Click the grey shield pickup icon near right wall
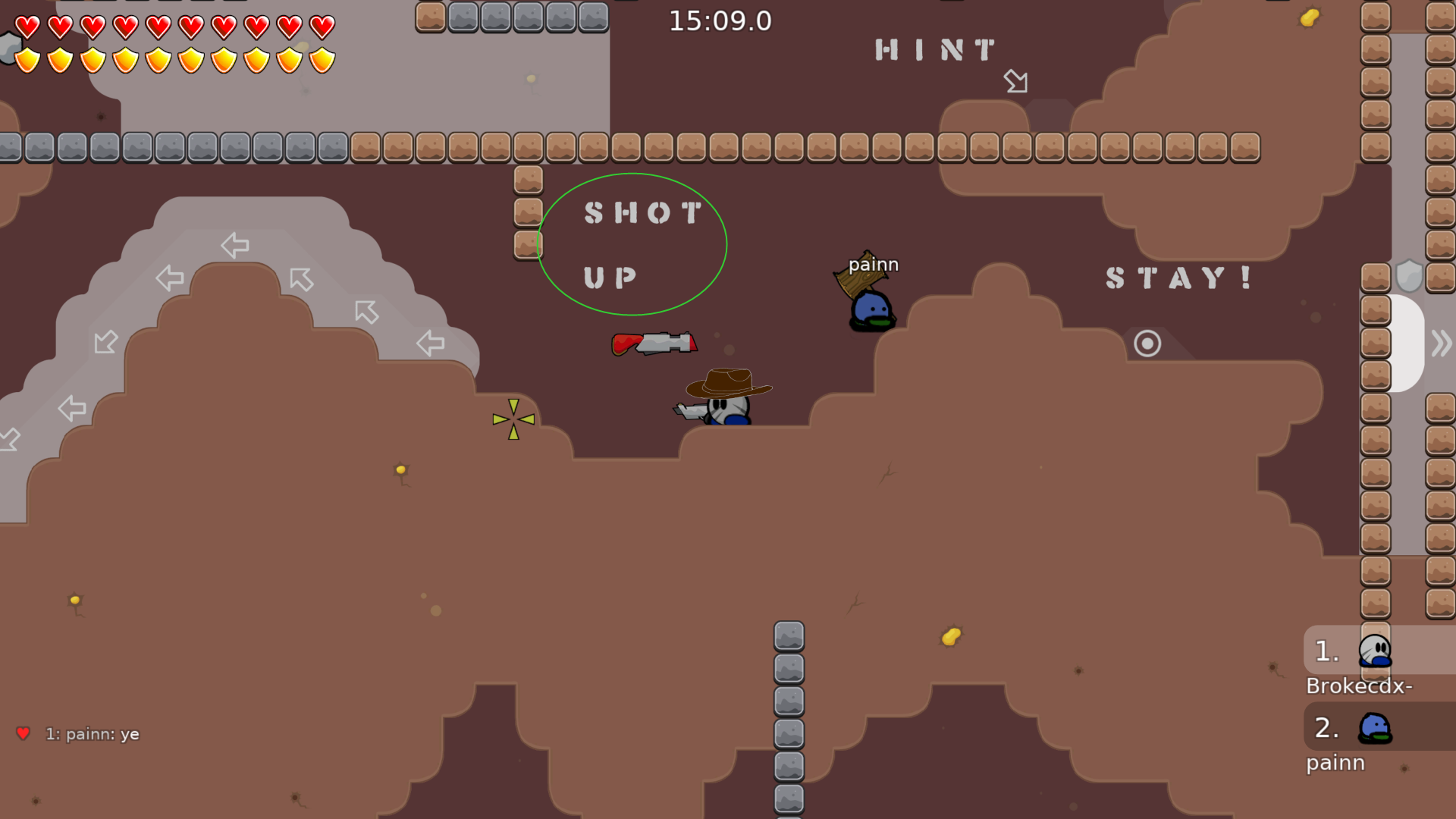 [1408, 277]
